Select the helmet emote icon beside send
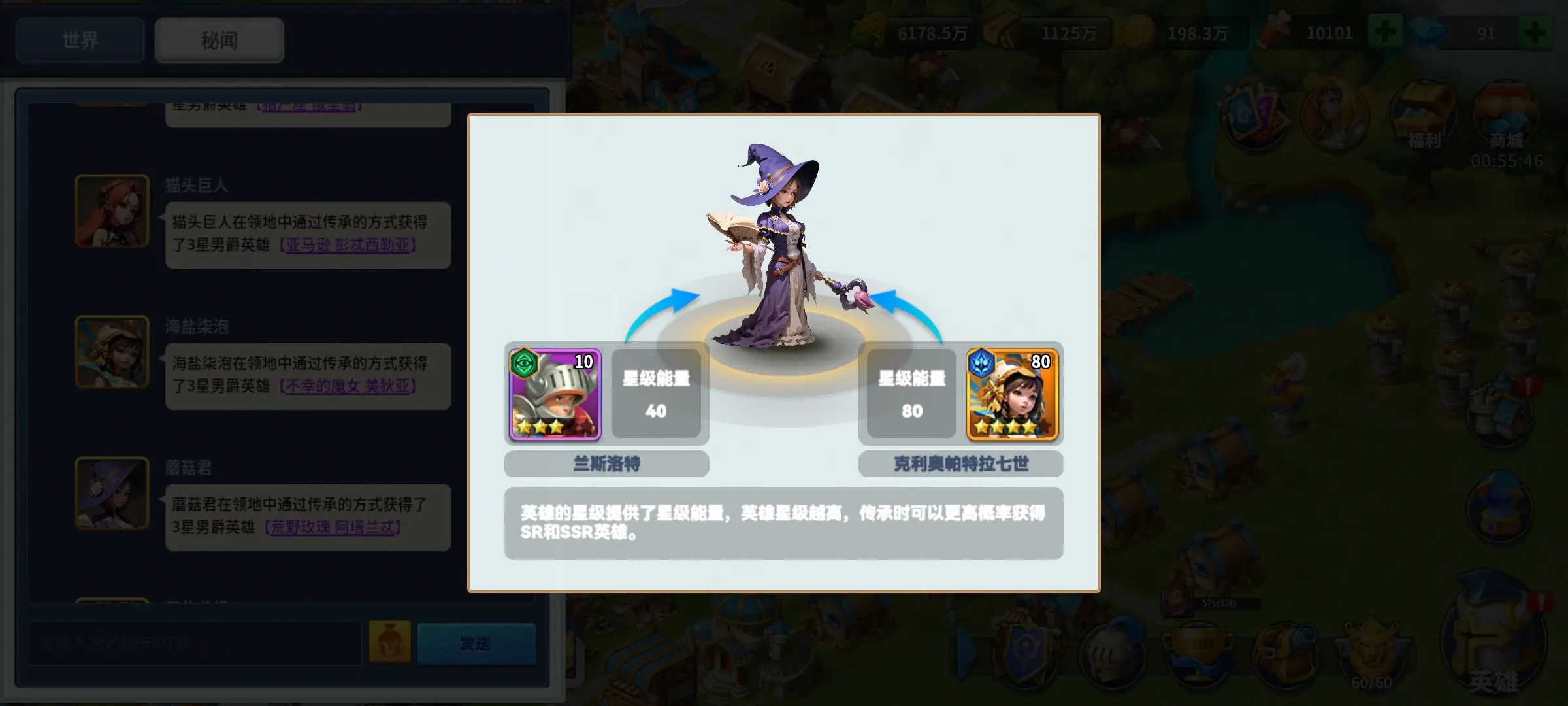 389,643
